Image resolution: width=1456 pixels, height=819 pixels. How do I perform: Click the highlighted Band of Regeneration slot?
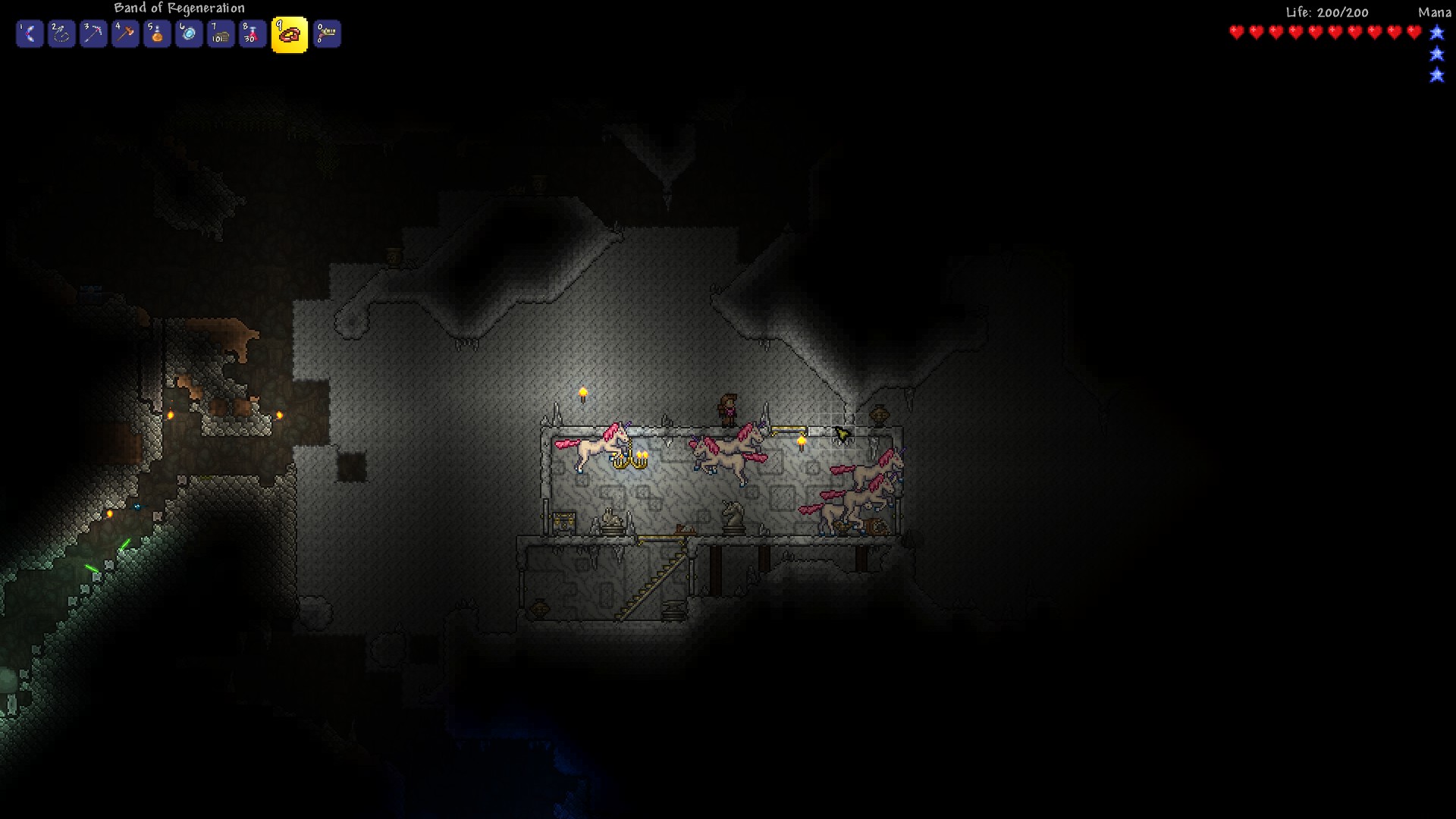pyautogui.click(x=290, y=33)
